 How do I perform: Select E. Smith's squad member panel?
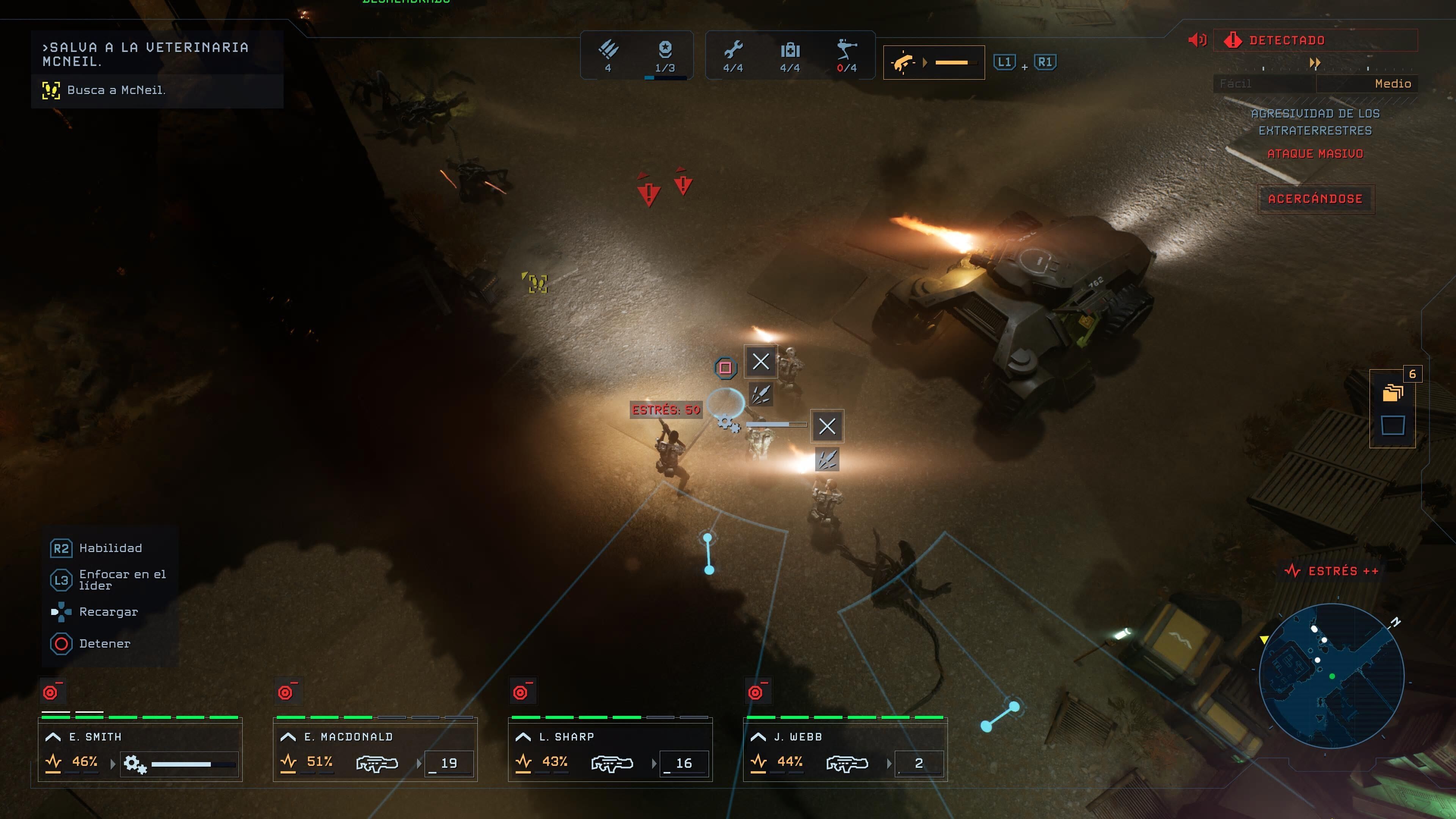[x=140, y=750]
